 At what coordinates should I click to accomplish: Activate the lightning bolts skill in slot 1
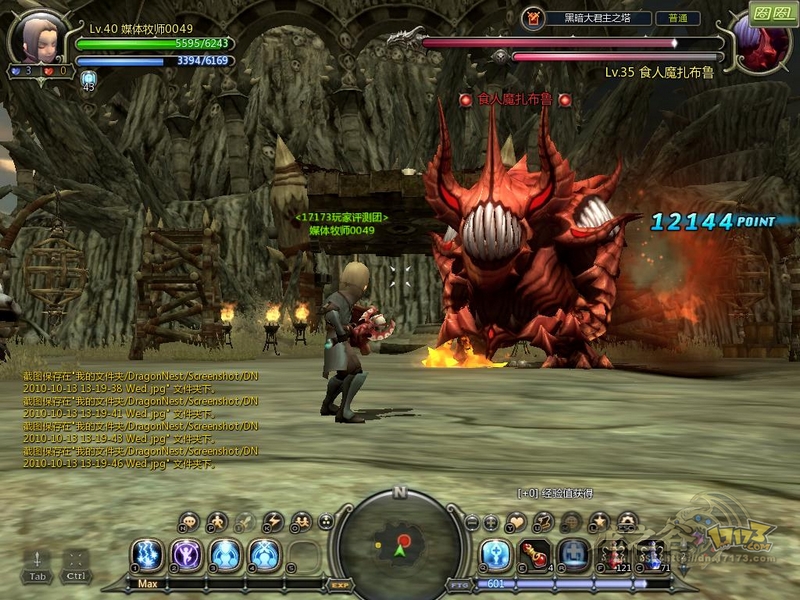click(147, 554)
